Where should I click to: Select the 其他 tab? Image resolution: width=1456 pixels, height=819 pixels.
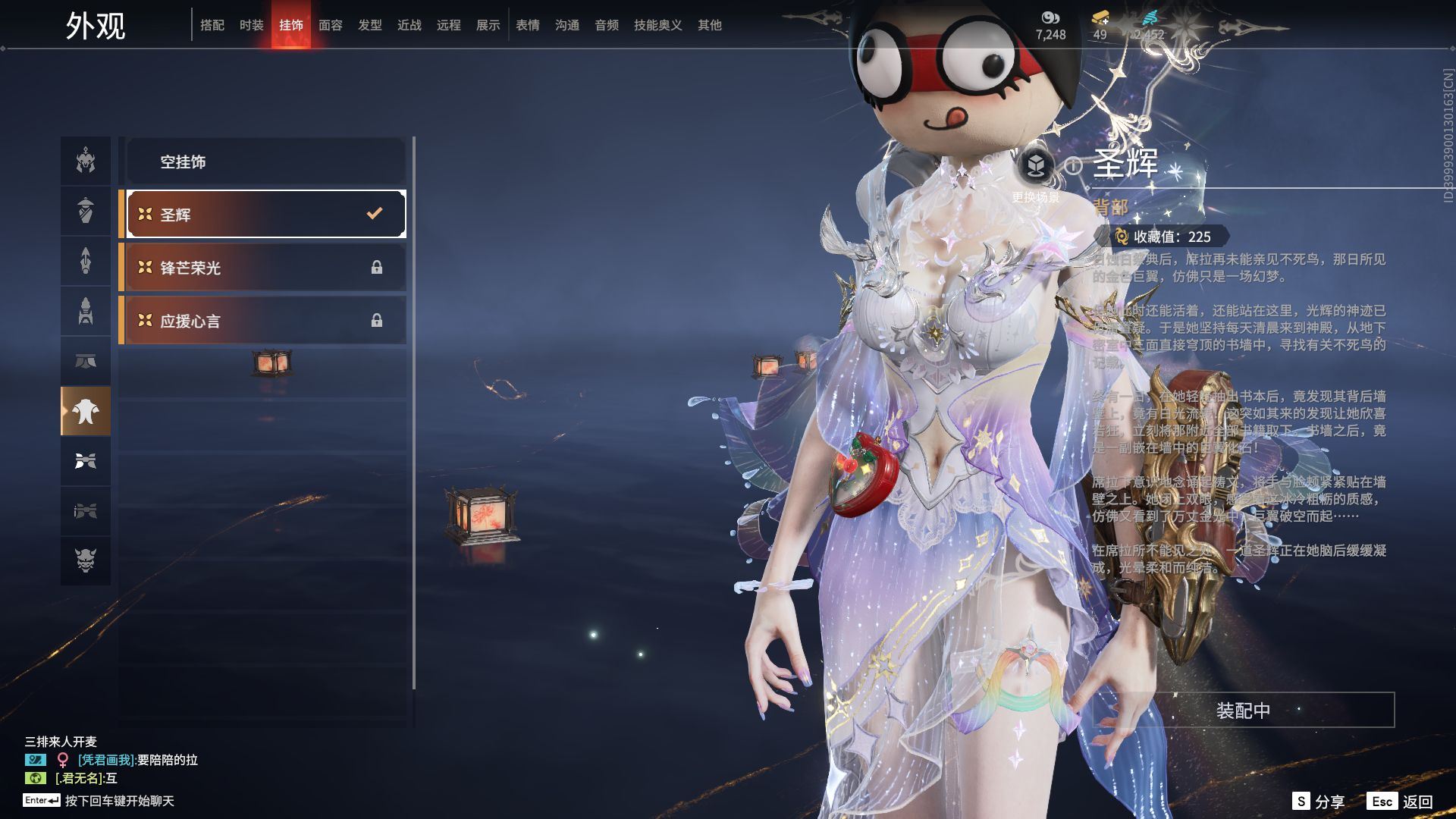click(710, 25)
